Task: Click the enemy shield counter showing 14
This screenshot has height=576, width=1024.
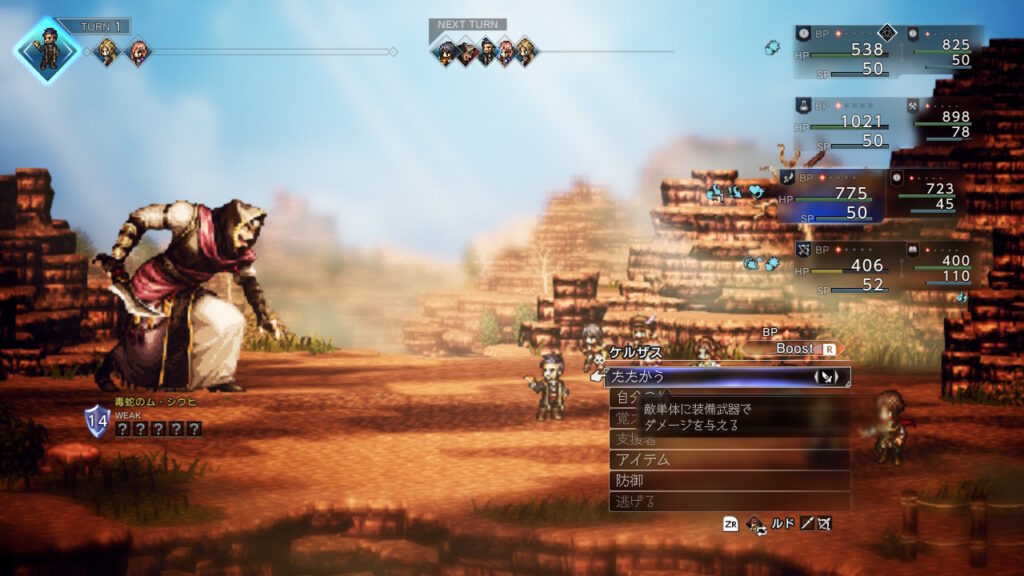Action: [x=97, y=420]
